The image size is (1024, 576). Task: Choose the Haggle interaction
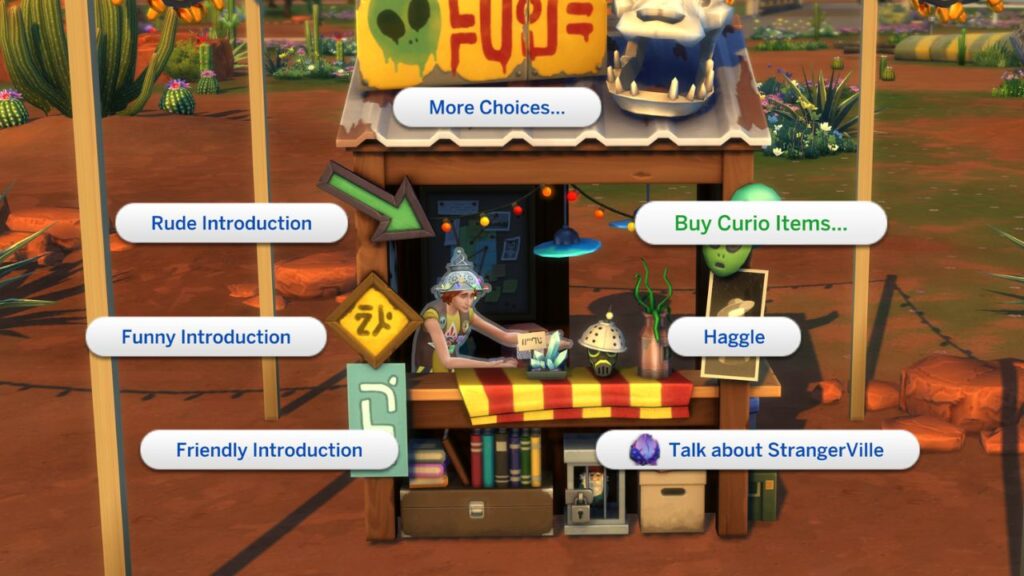click(x=734, y=337)
